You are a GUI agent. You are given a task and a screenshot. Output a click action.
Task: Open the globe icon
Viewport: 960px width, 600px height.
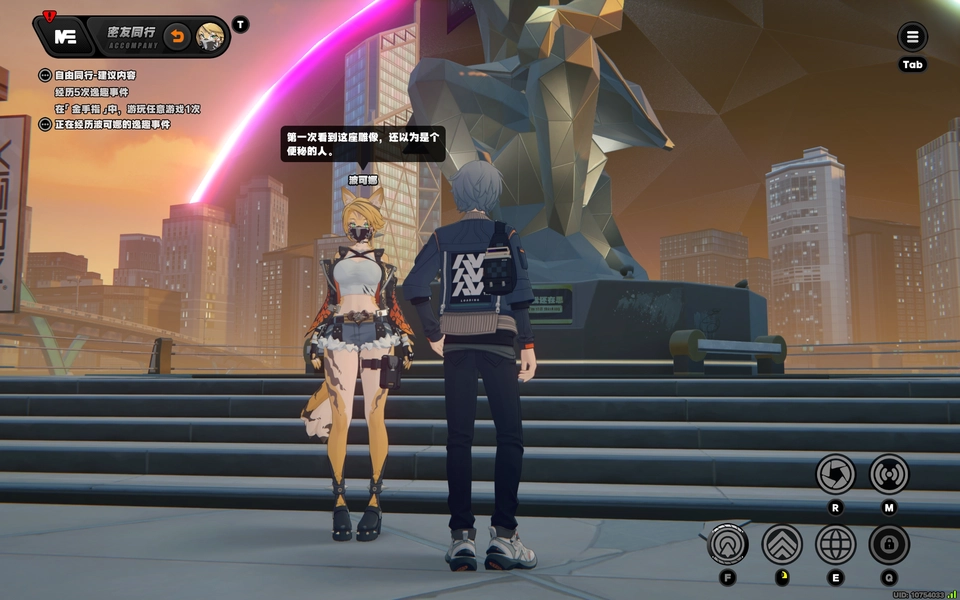[x=835, y=544]
